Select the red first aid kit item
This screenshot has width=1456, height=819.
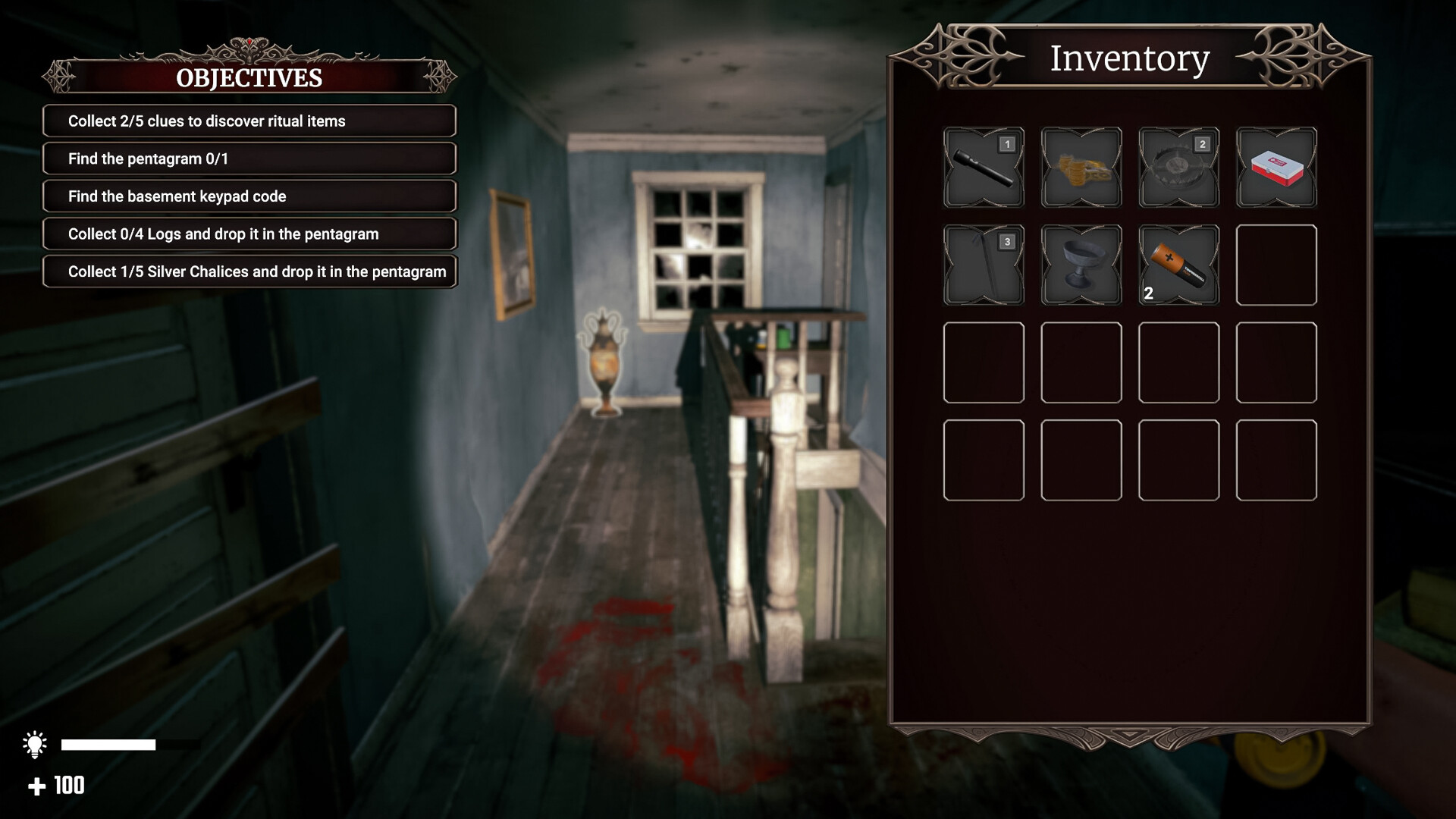pos(1276,168)
